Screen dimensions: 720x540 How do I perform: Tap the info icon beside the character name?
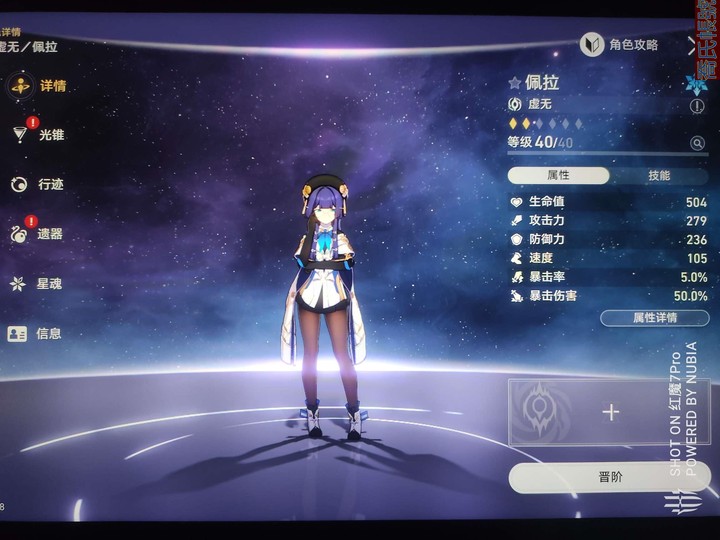coord(697,105)
